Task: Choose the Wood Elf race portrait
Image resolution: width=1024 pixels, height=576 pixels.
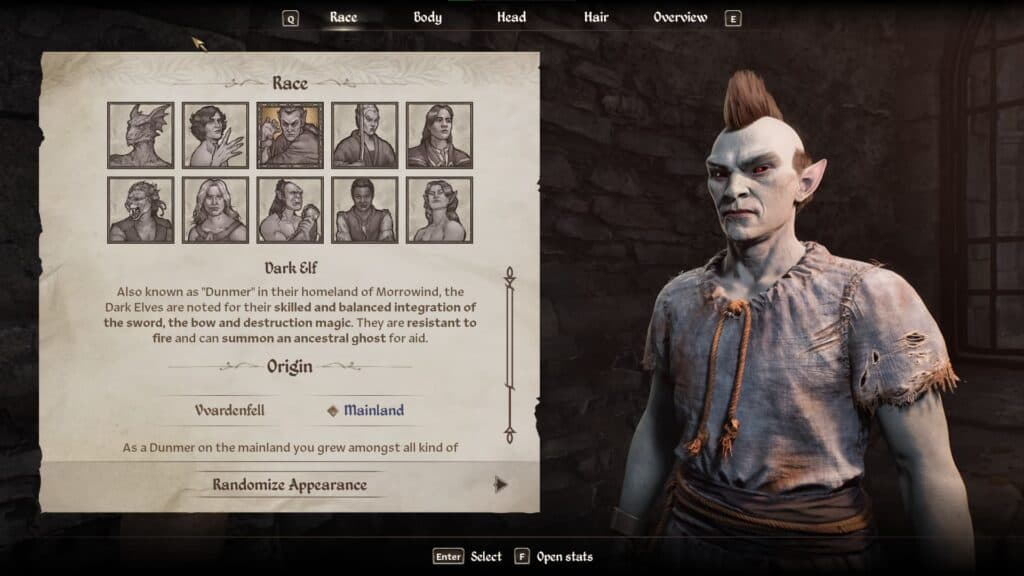Action: click(439, 210)
